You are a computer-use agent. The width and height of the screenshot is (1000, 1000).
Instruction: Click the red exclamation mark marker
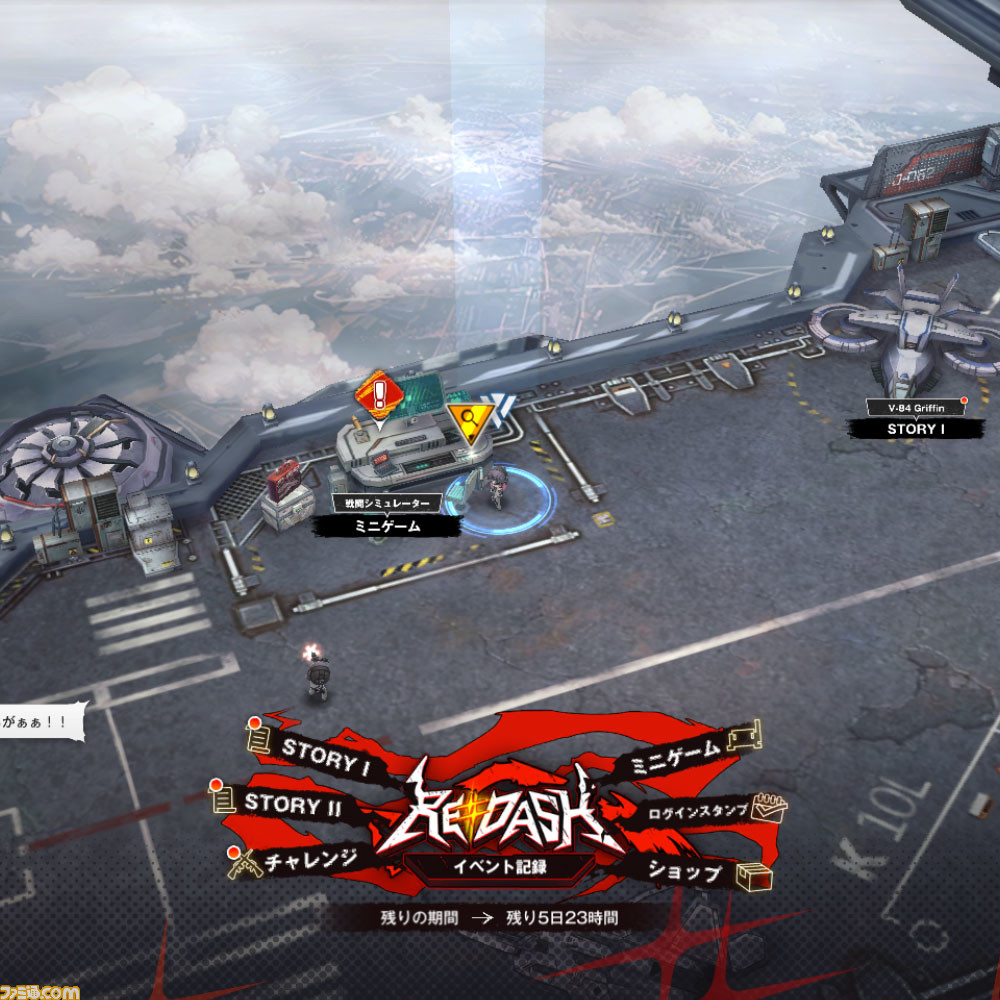pos(379,391)
